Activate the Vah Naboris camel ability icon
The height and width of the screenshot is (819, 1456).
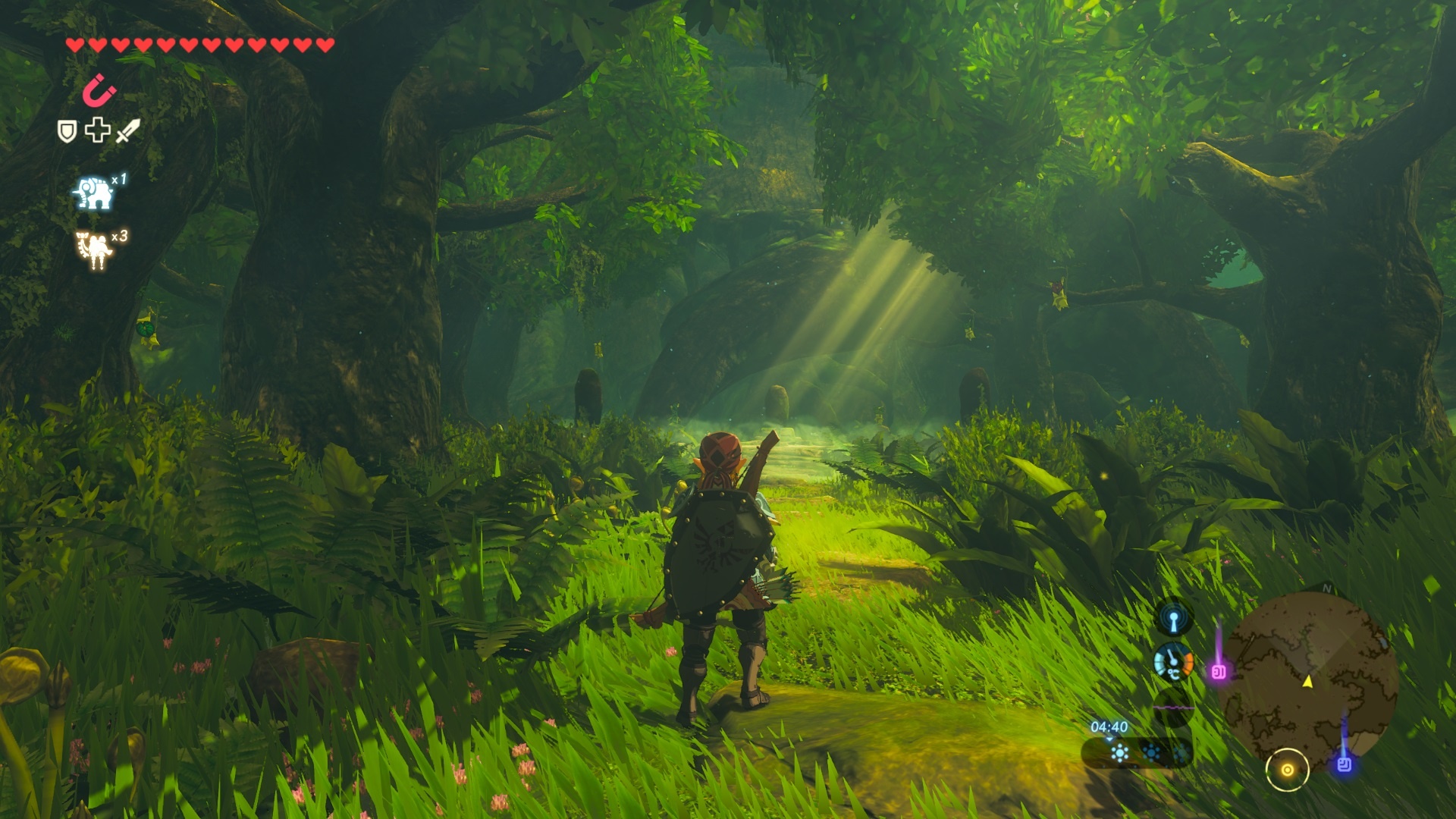[x=94, y=250]
